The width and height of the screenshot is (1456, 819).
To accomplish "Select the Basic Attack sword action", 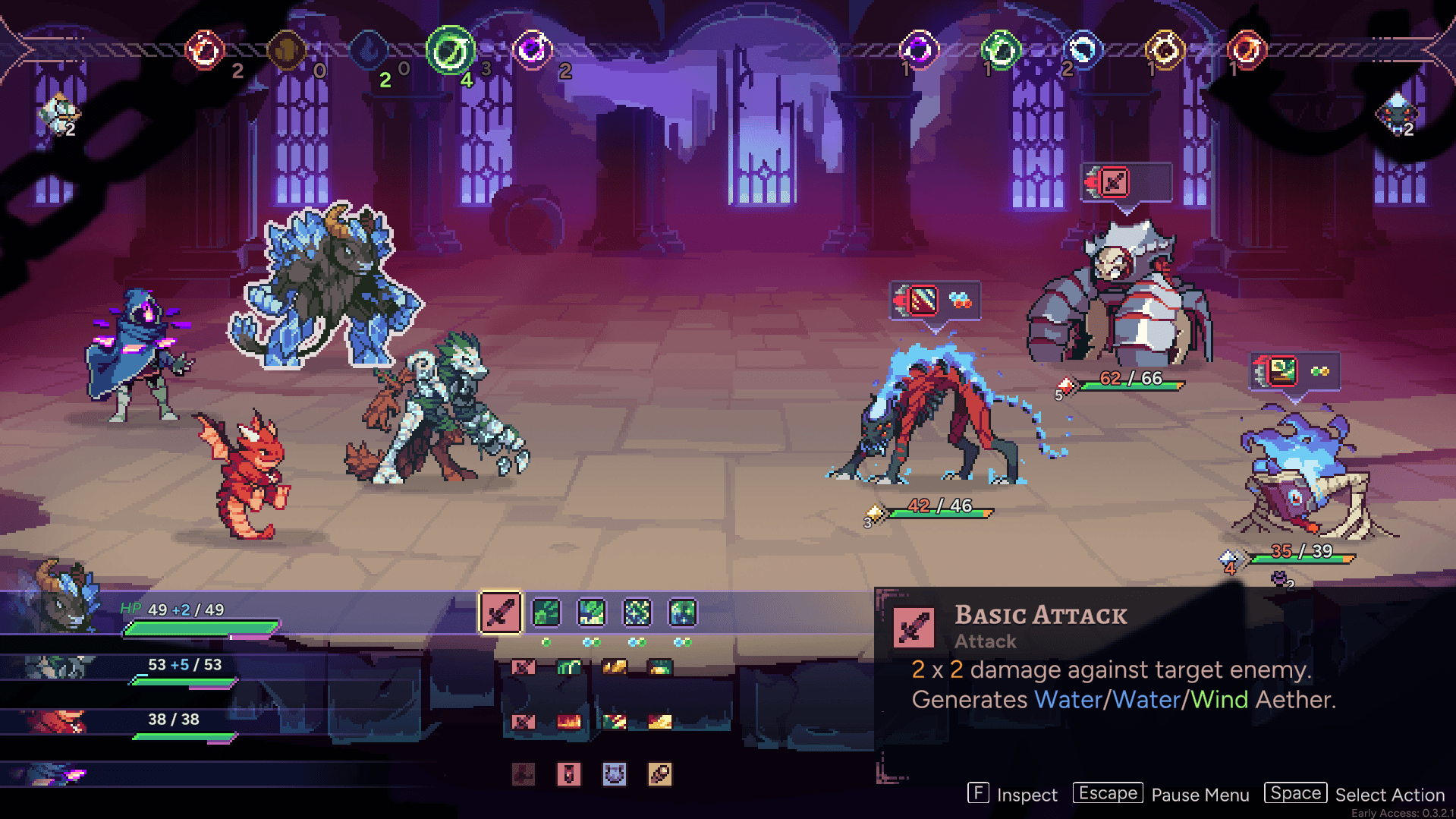I will click(x=500, y=613).
